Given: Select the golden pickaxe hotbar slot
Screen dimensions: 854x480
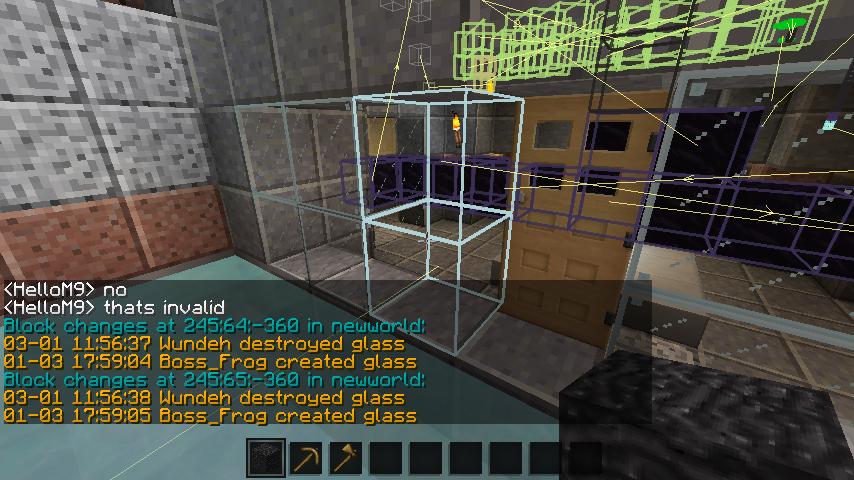Looking at the screenshot, I should pos(306,458).
